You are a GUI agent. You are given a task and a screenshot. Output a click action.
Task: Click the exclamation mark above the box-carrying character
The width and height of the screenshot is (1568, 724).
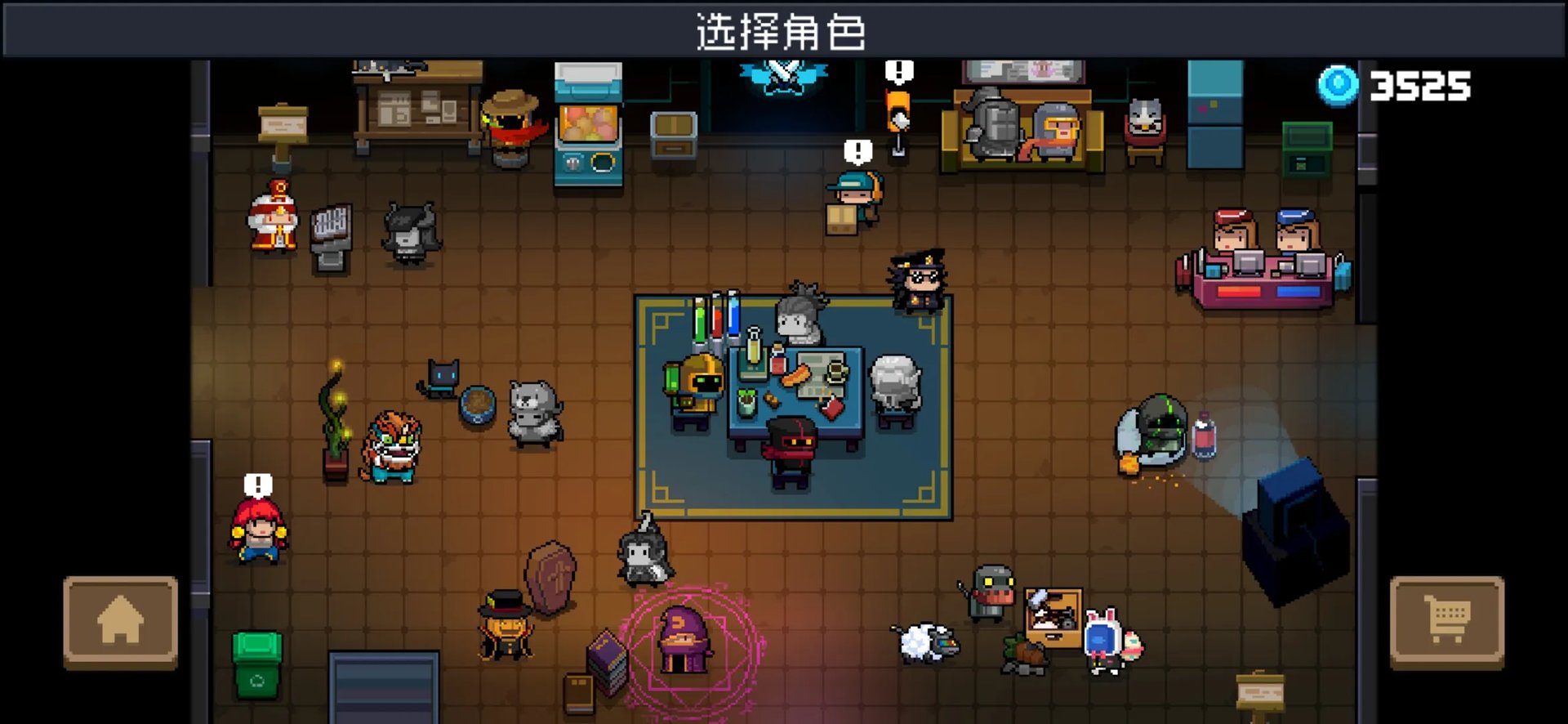[857, 151]
